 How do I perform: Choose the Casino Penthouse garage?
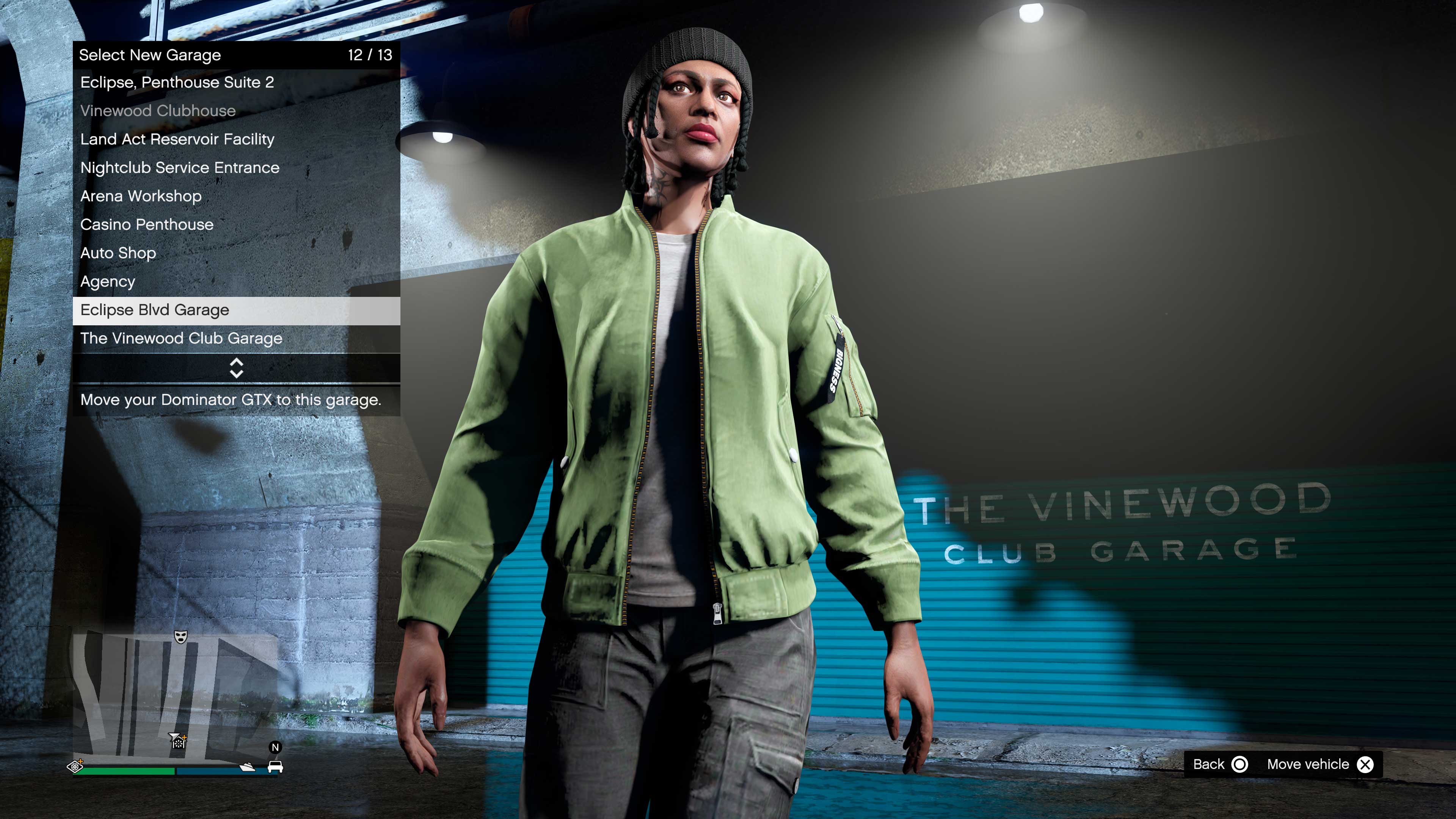(x=147, y=224)
